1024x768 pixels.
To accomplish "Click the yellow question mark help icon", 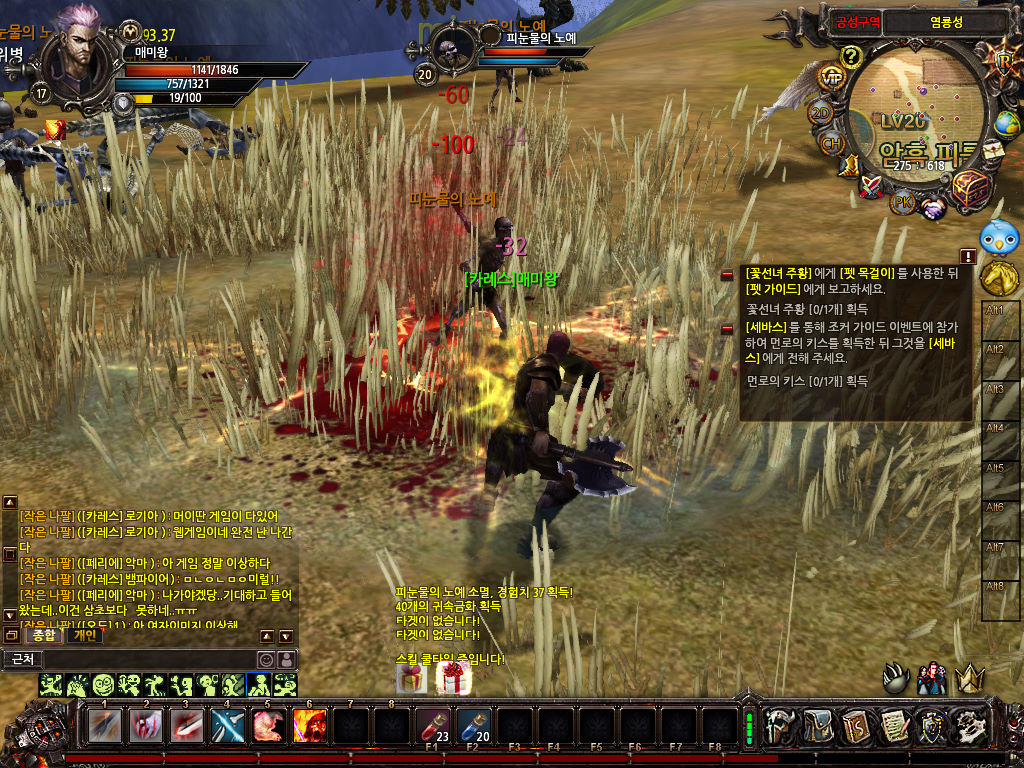I will (x=851, y=55).
